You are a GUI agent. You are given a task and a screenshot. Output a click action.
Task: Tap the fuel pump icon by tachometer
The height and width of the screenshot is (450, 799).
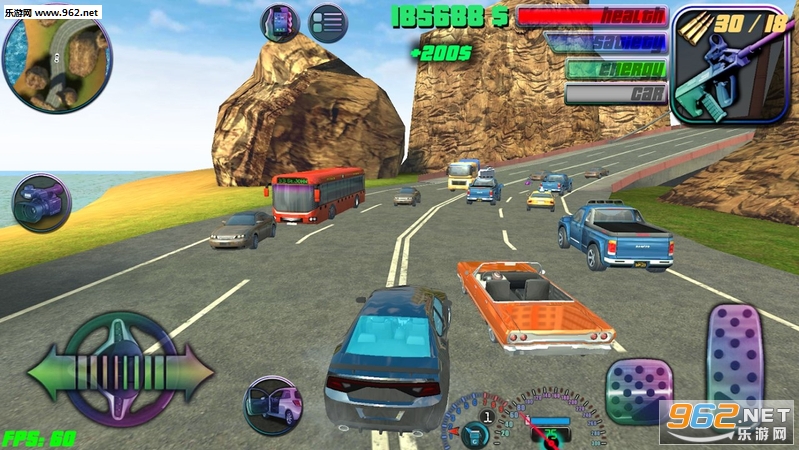476,433
